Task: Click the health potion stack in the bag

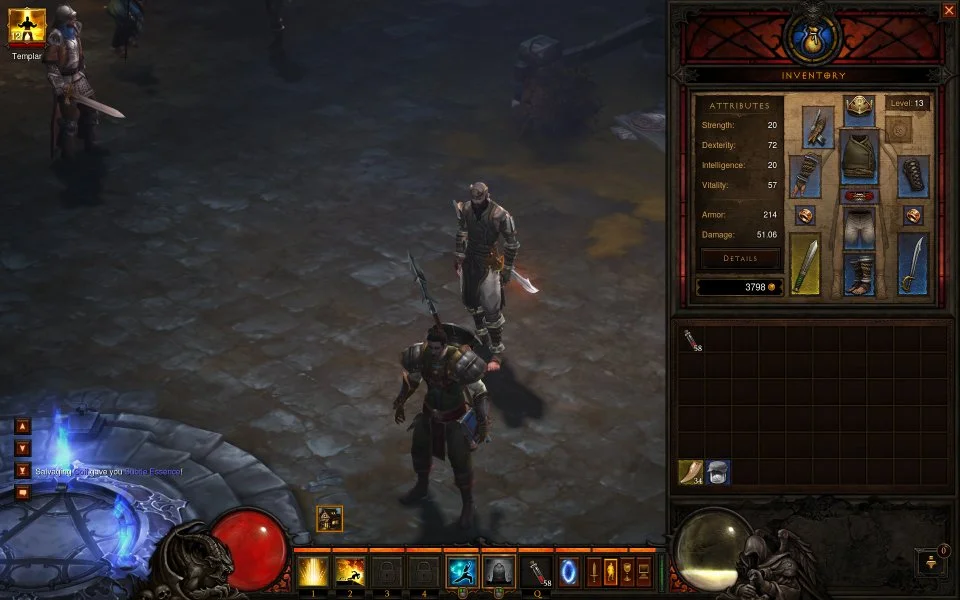Action: point(691,339)
